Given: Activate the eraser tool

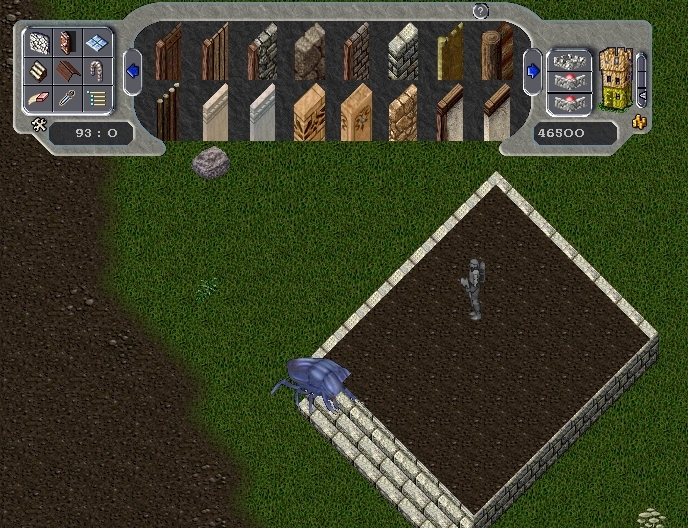Looking at the screenshot, I should pyautogui.click(x=40, y=98).
